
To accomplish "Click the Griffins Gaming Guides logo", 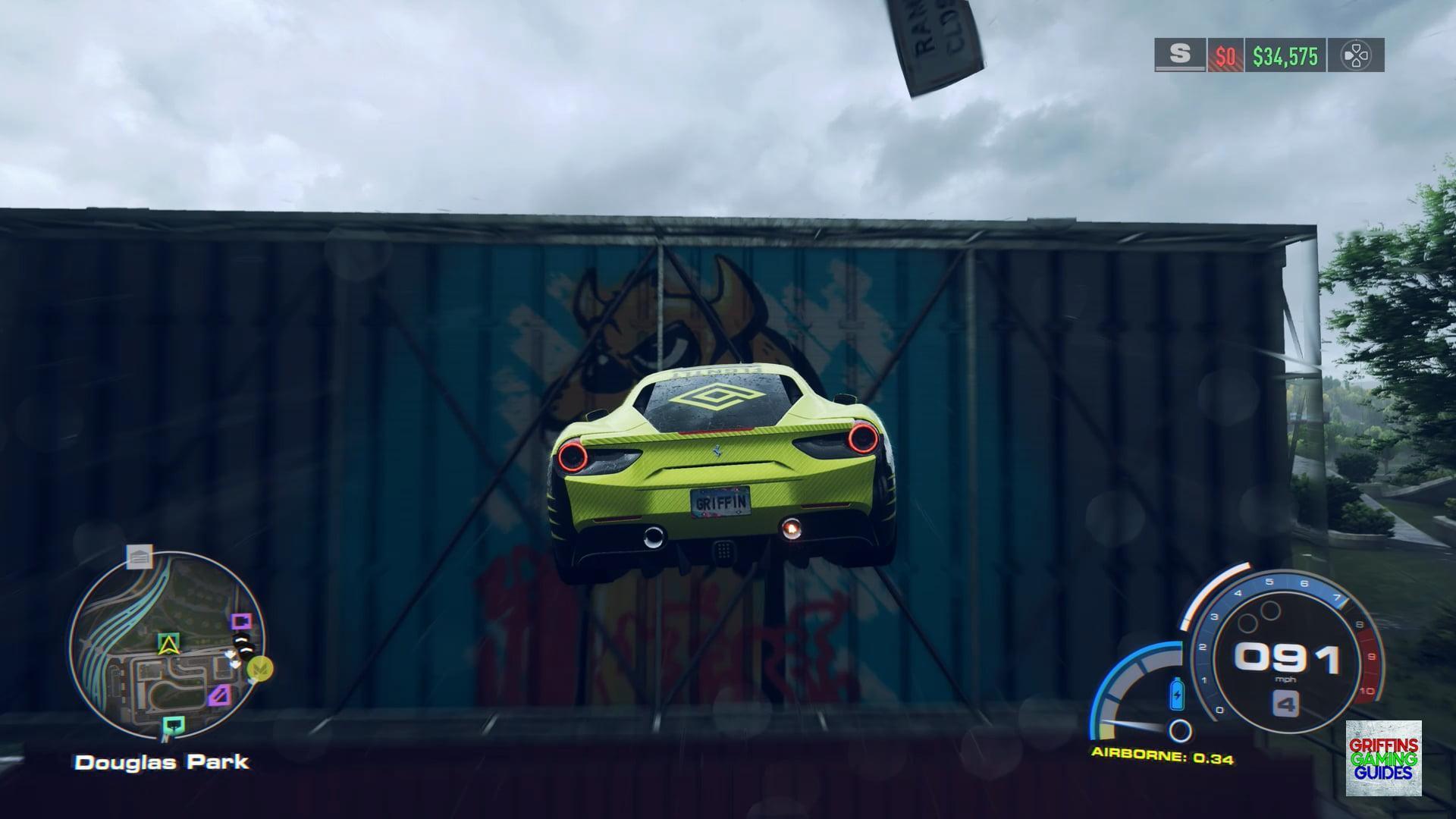I will (1383, 758).
